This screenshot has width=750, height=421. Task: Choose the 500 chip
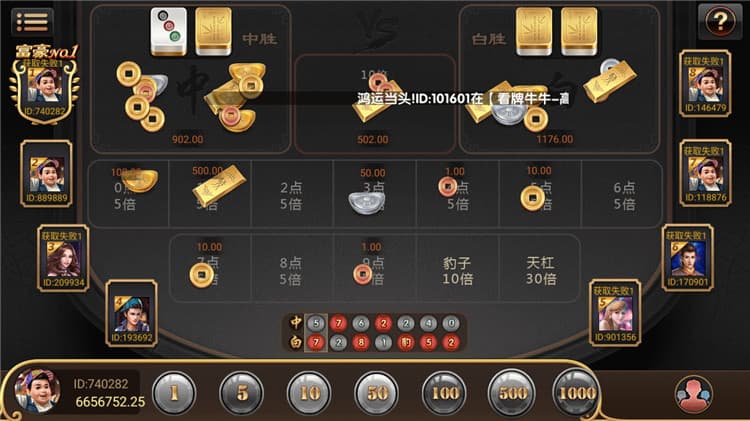[x=510, y=392]
